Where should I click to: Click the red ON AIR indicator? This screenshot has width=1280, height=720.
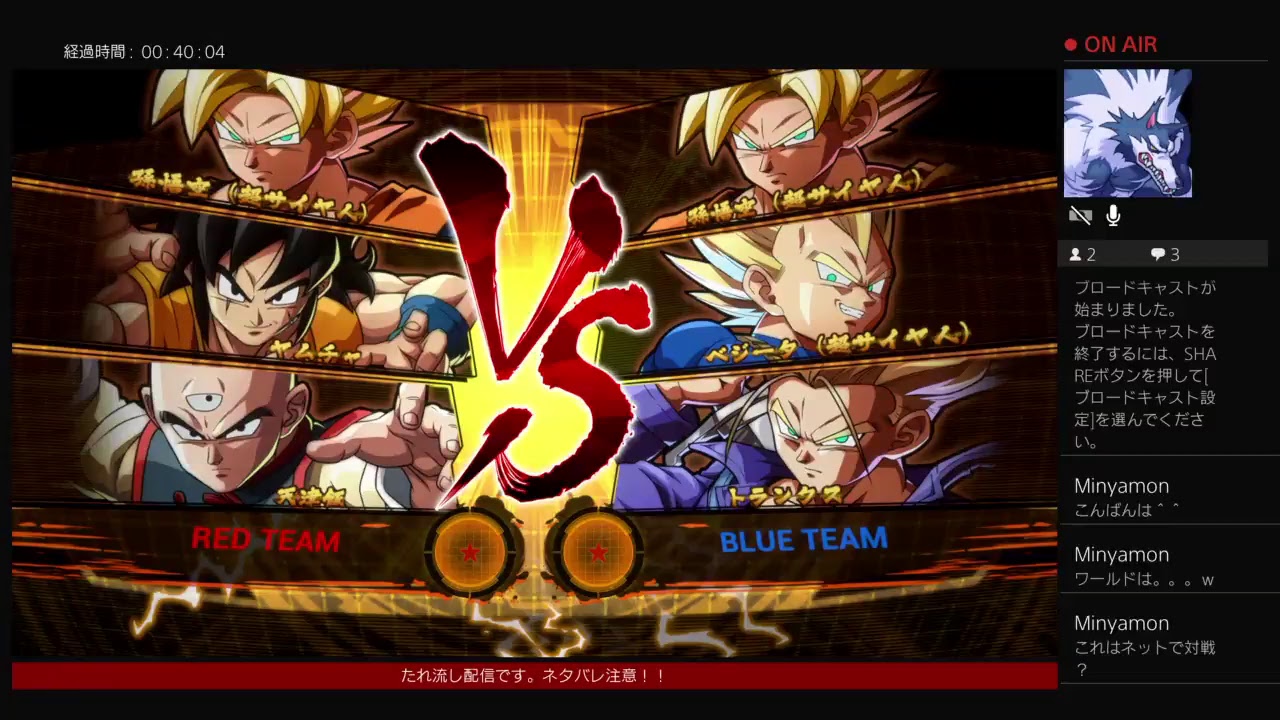1110,44
